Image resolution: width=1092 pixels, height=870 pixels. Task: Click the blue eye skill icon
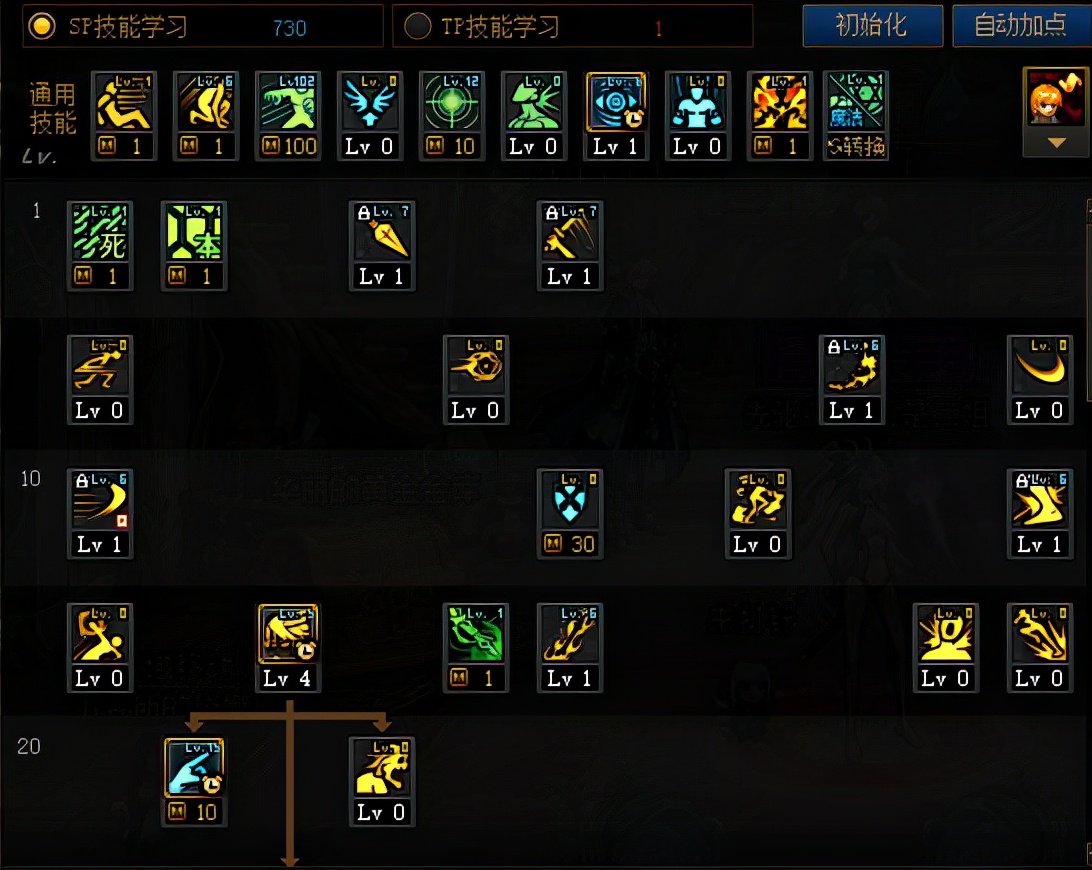click(616, 105)
